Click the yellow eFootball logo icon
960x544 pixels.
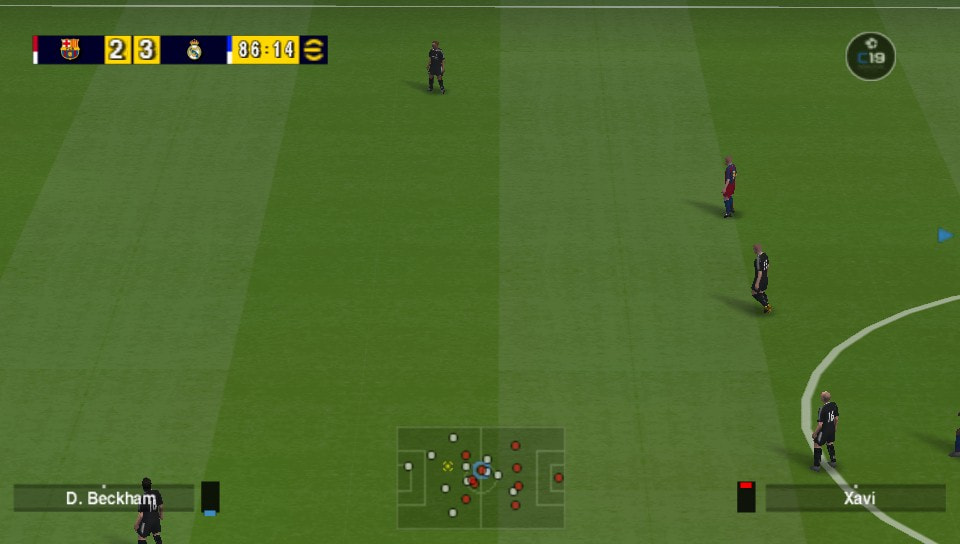coord(314,50)
